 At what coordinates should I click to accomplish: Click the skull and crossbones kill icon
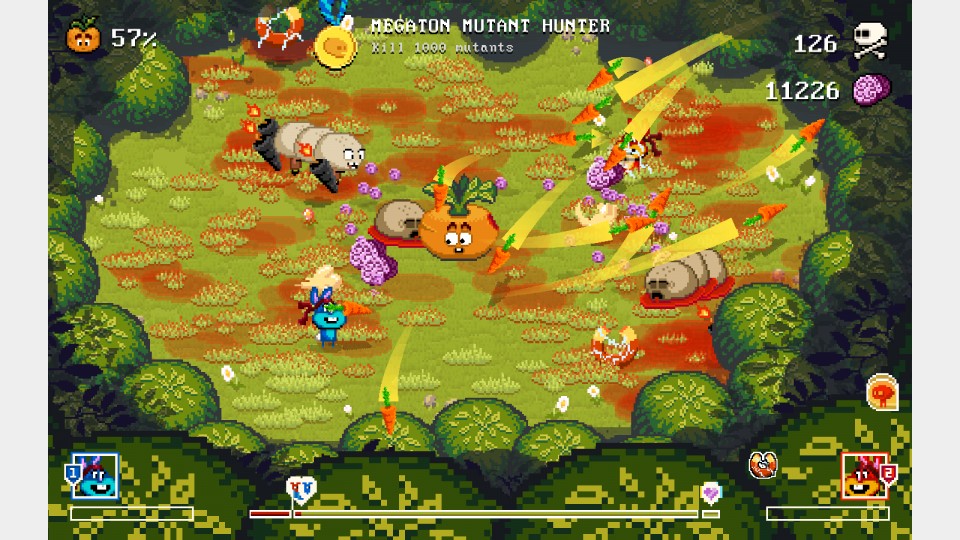click(x=869, y=42)
